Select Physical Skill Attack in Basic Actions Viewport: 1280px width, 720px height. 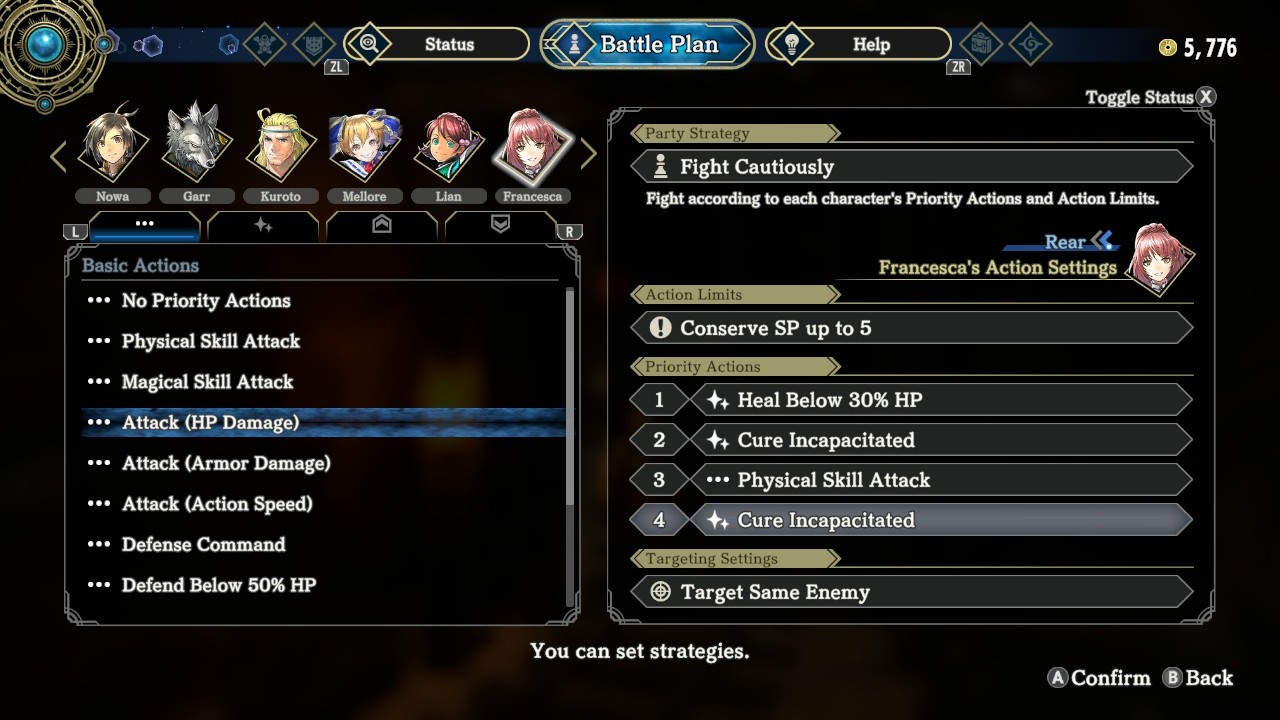[x=211, y=341]
